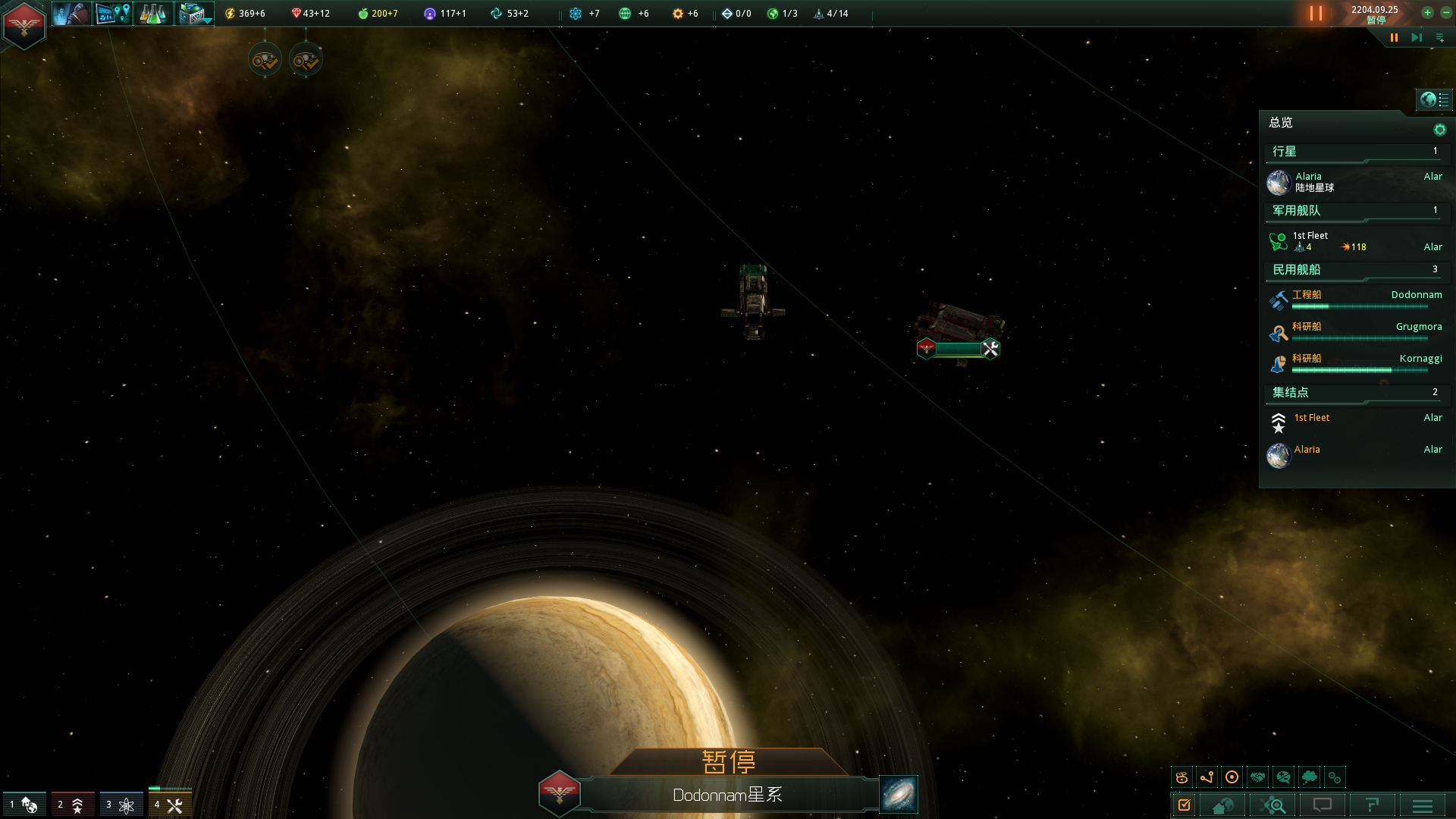Open the situation log with map pins
The image size is (1456, 819).
(113, 14)
